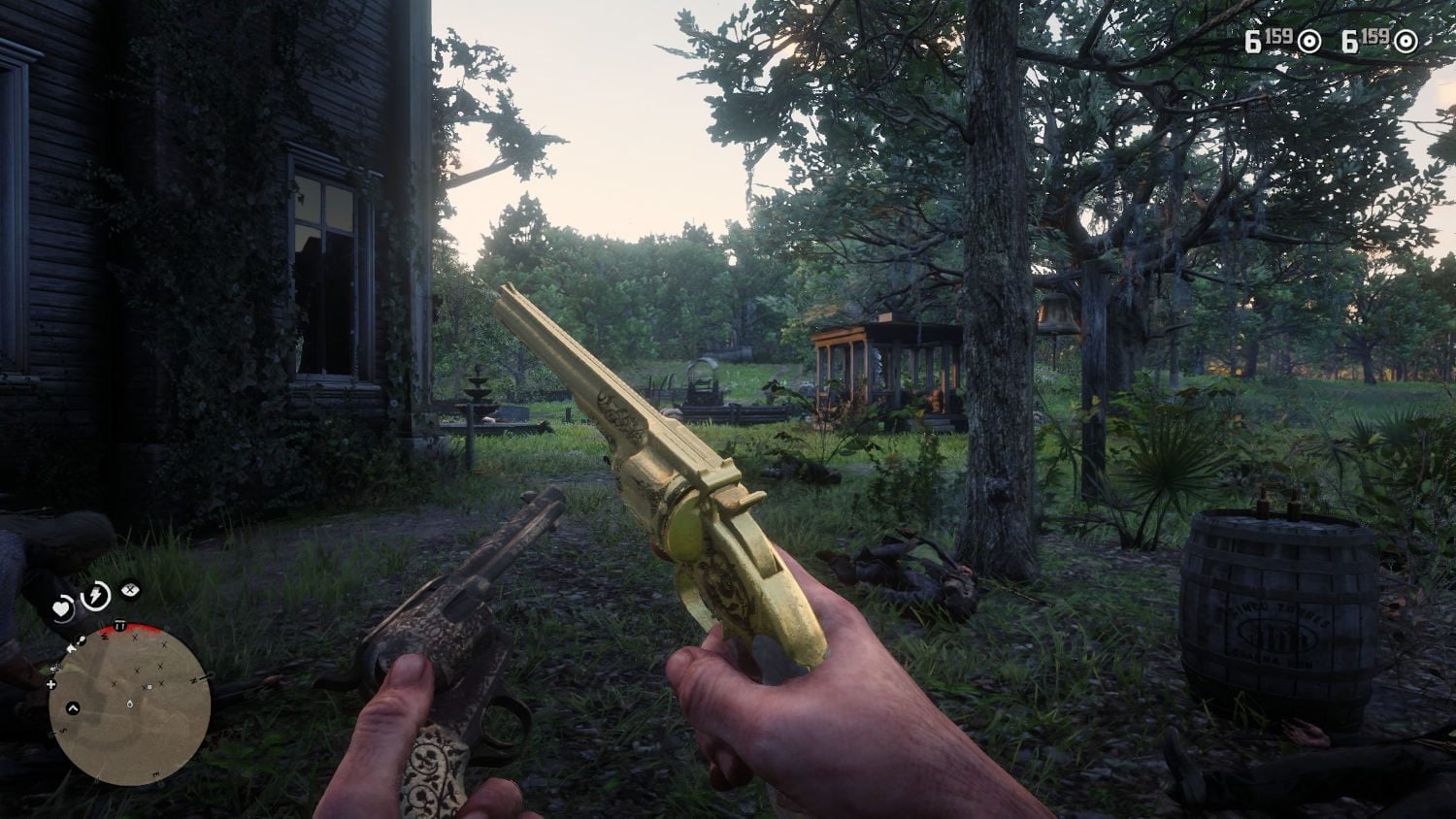Viewport: 1456px width, 819px height.
Task: Click the left 159 reserve ammo count
Action: pos(1279,37)
